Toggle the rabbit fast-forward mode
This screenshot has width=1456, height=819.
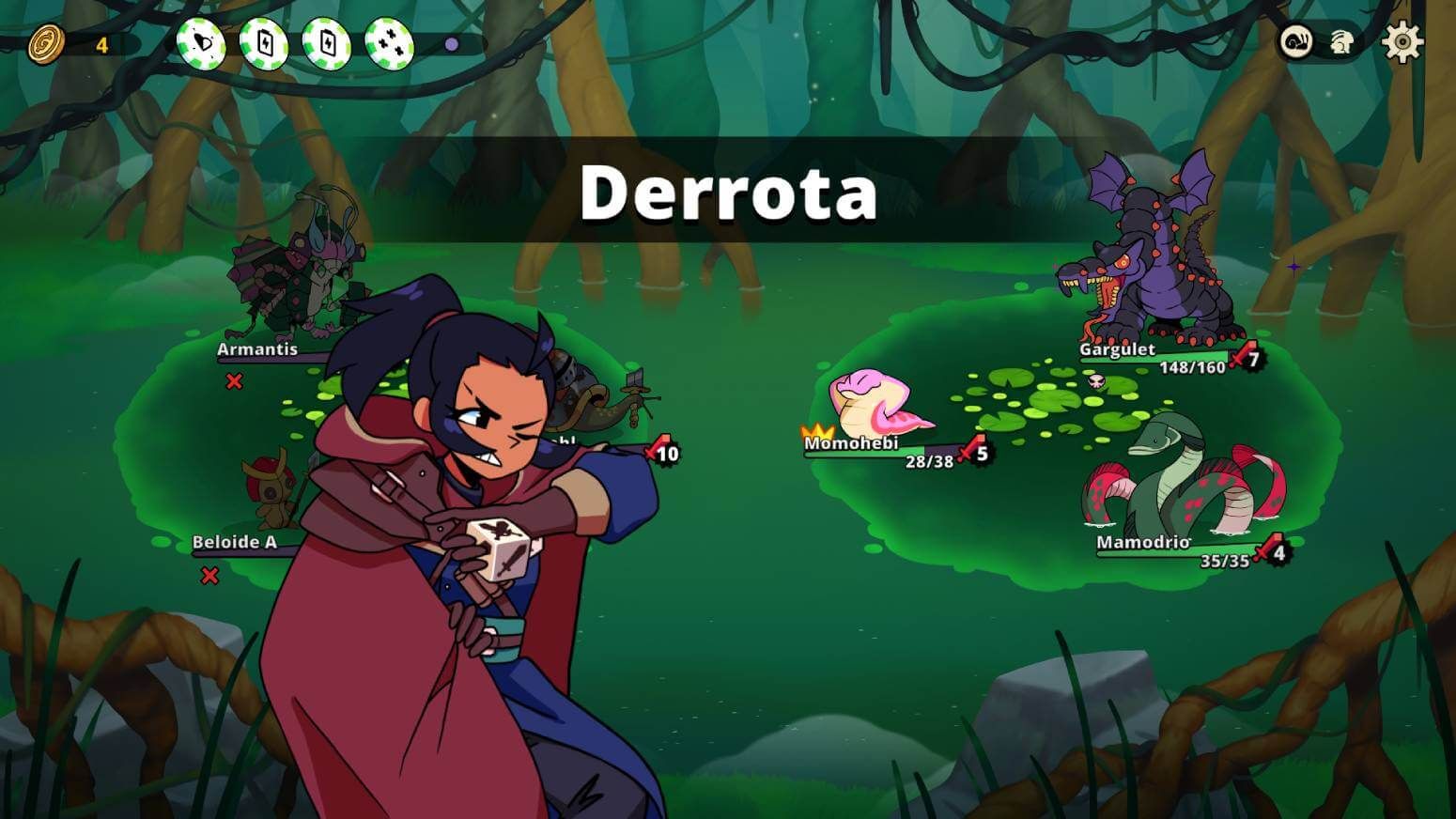1343,42
